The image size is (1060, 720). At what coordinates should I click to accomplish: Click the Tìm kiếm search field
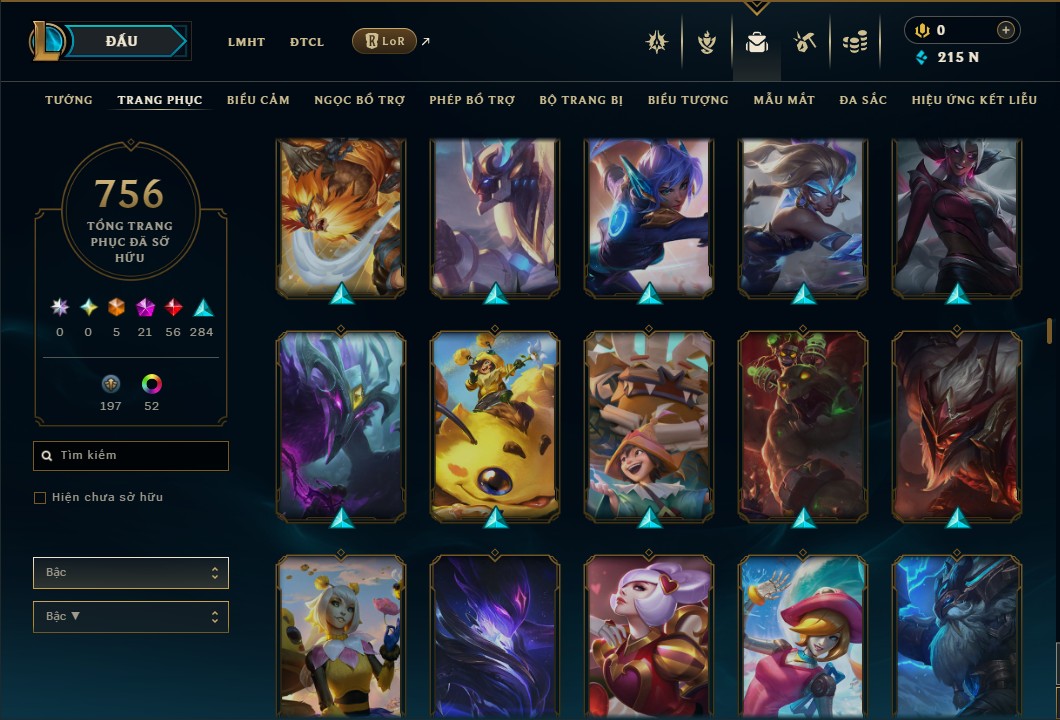click(131, 456)
